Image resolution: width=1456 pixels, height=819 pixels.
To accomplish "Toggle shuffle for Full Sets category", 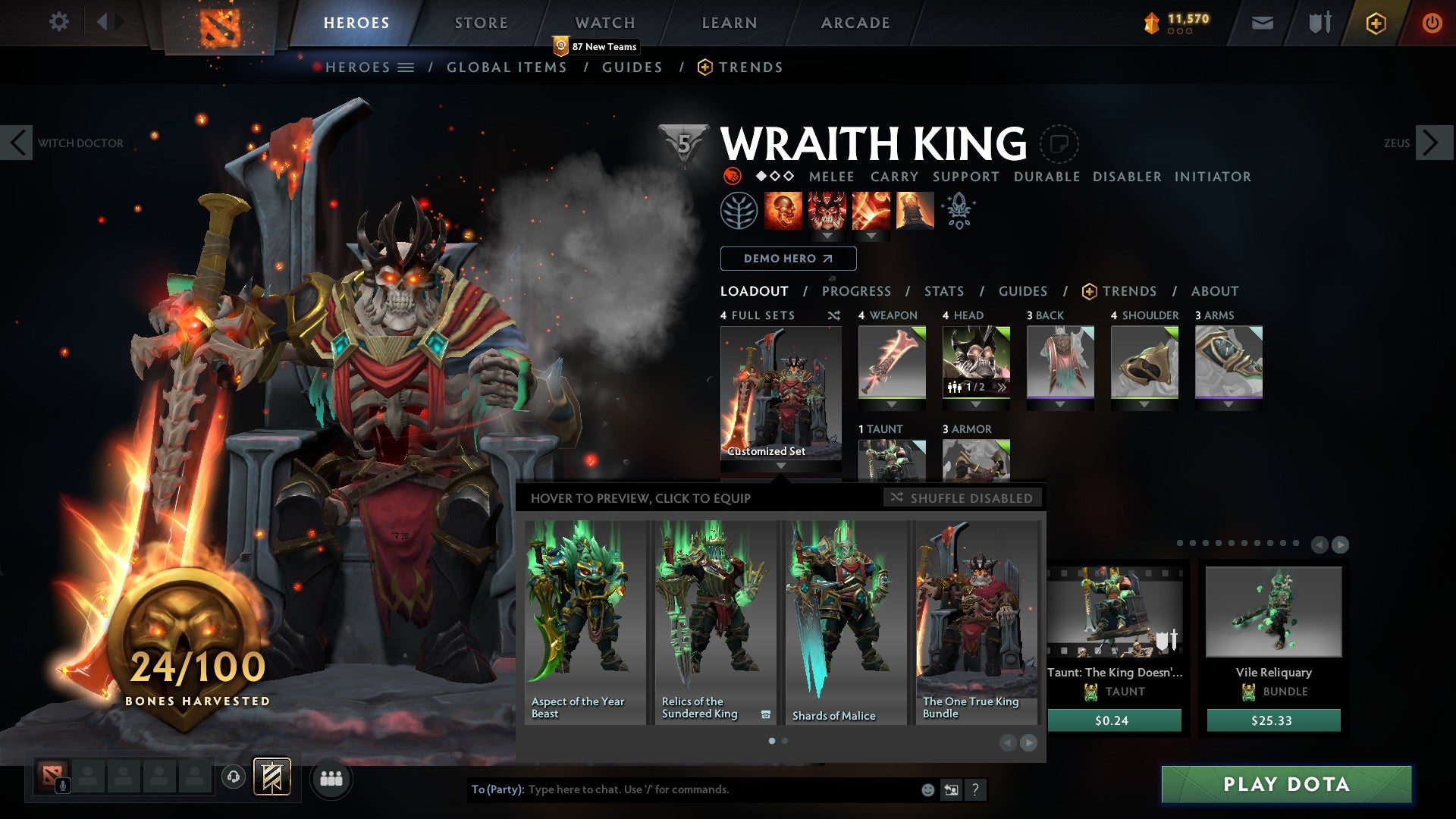I will coord(834,315).
